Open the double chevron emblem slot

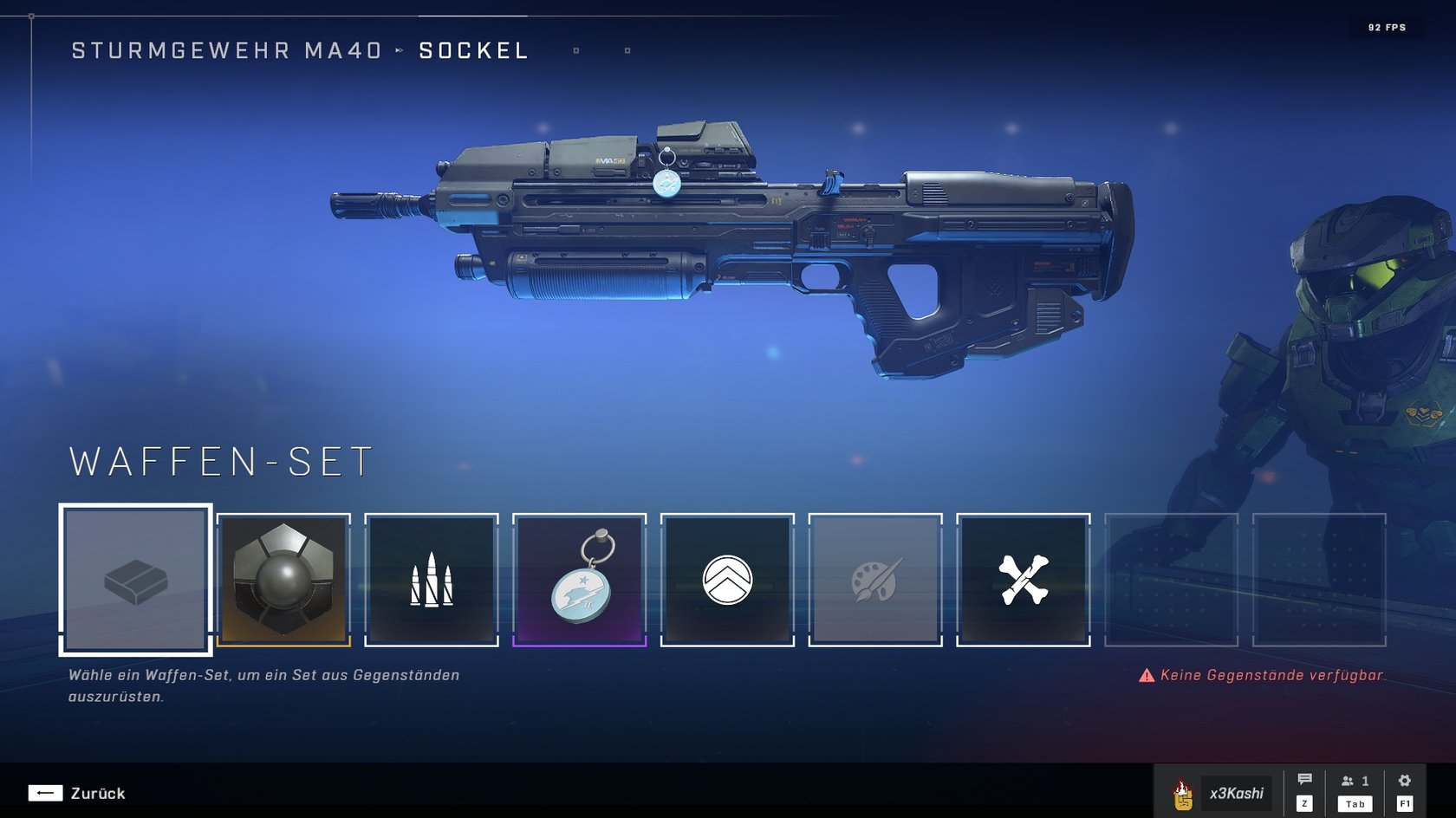click(727, 579)
